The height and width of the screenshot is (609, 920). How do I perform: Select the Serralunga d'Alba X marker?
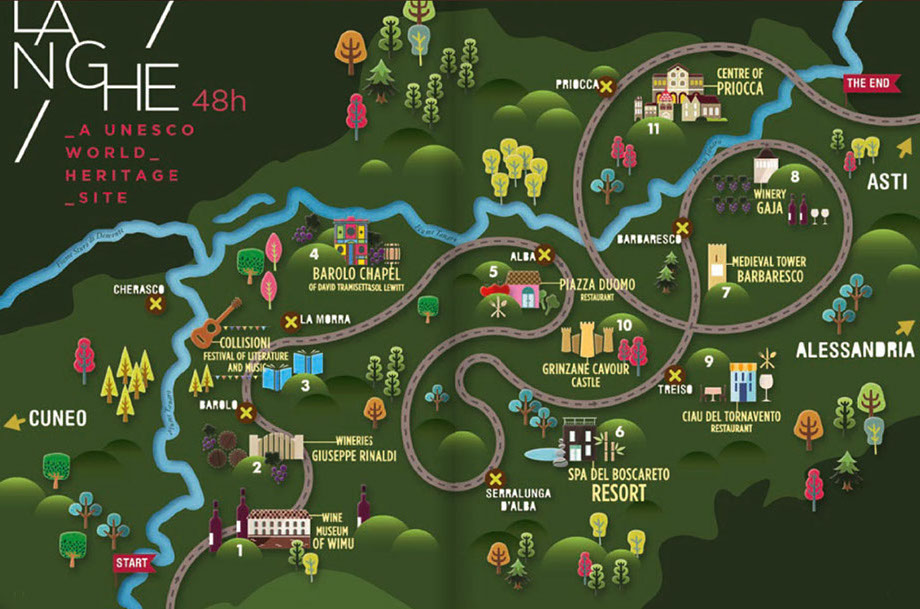click(493, 477)
